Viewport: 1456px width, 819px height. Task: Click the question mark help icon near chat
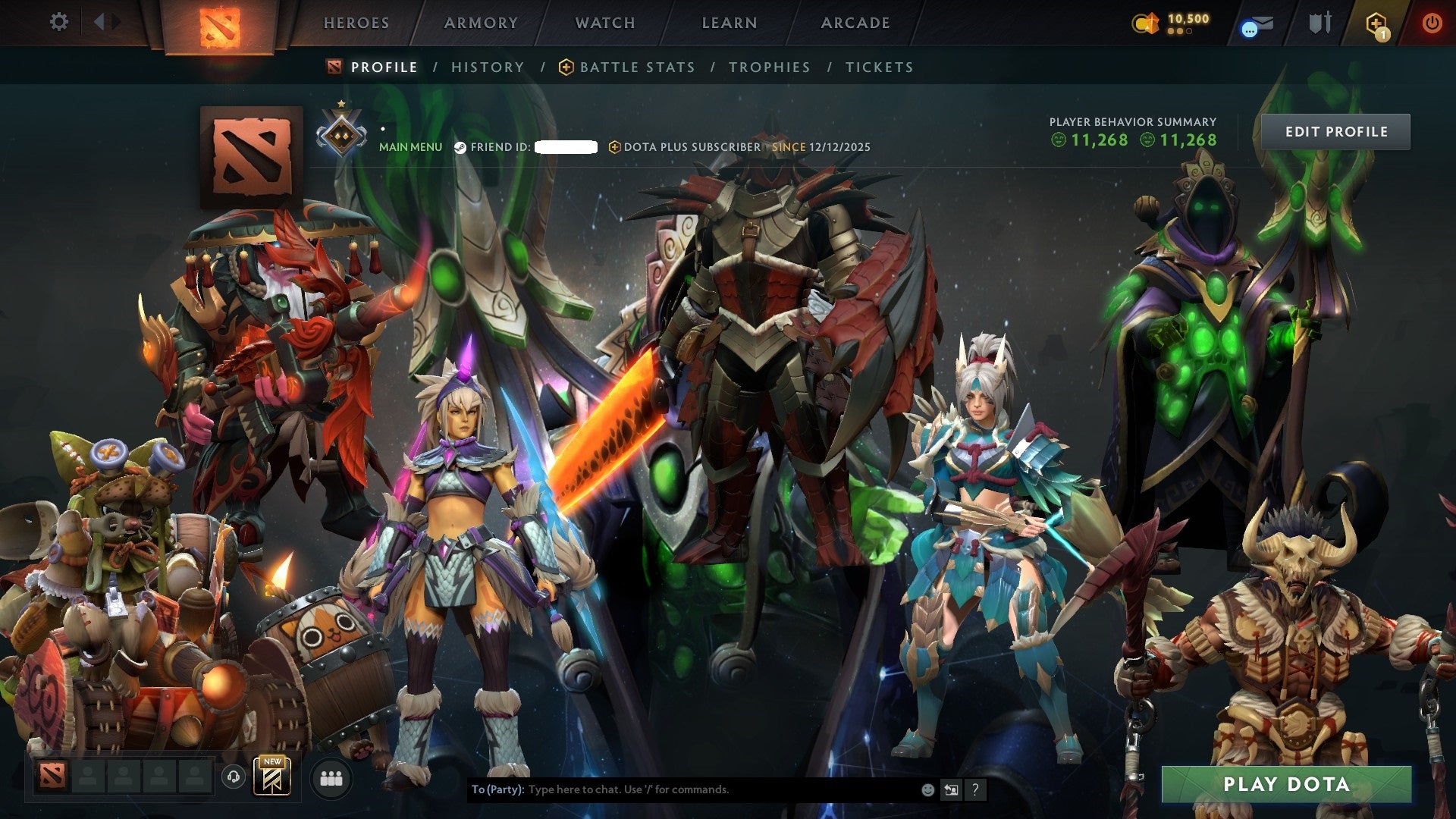coord(975,790)
